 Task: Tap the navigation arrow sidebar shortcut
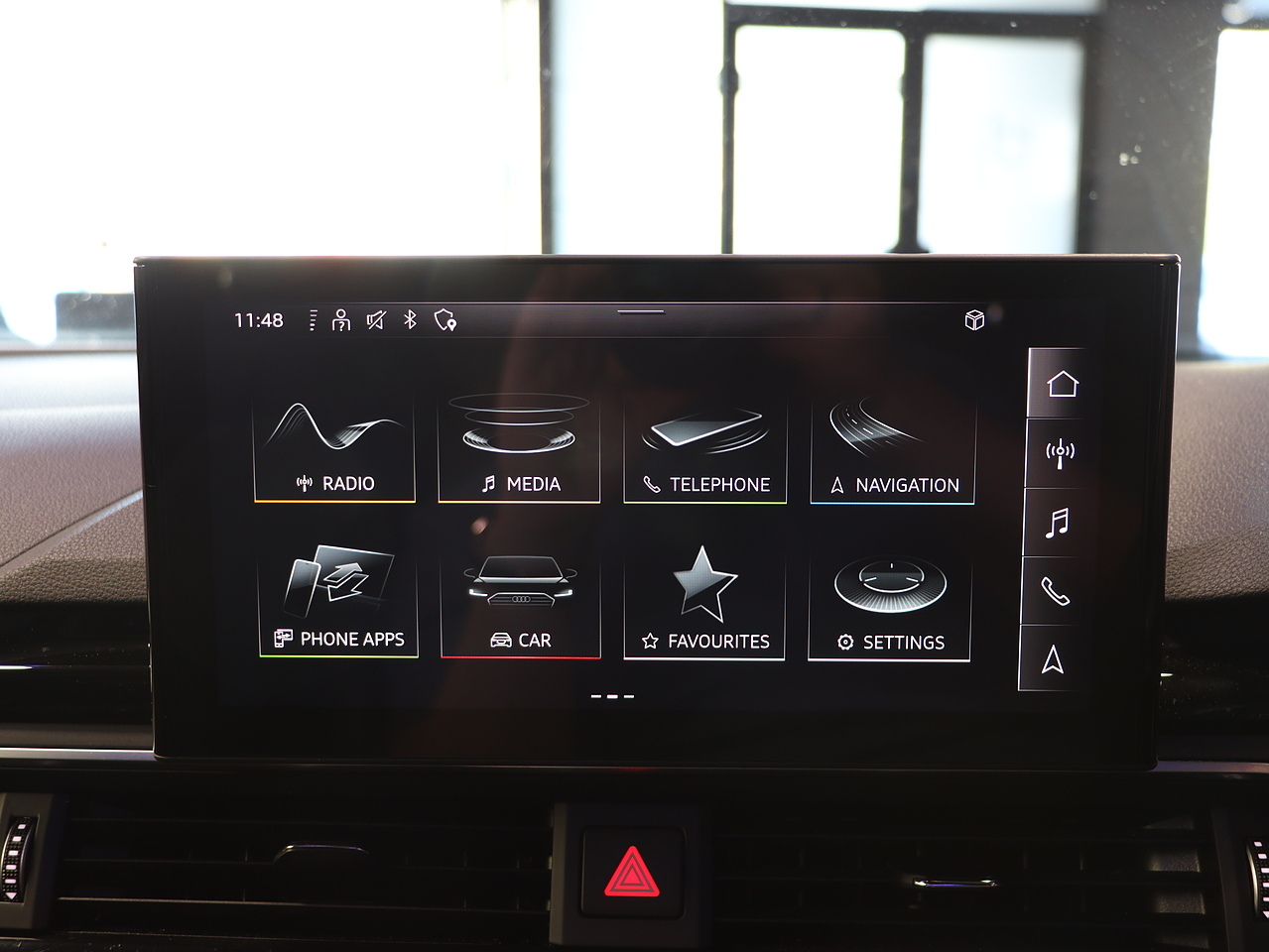pos(1053,659)
